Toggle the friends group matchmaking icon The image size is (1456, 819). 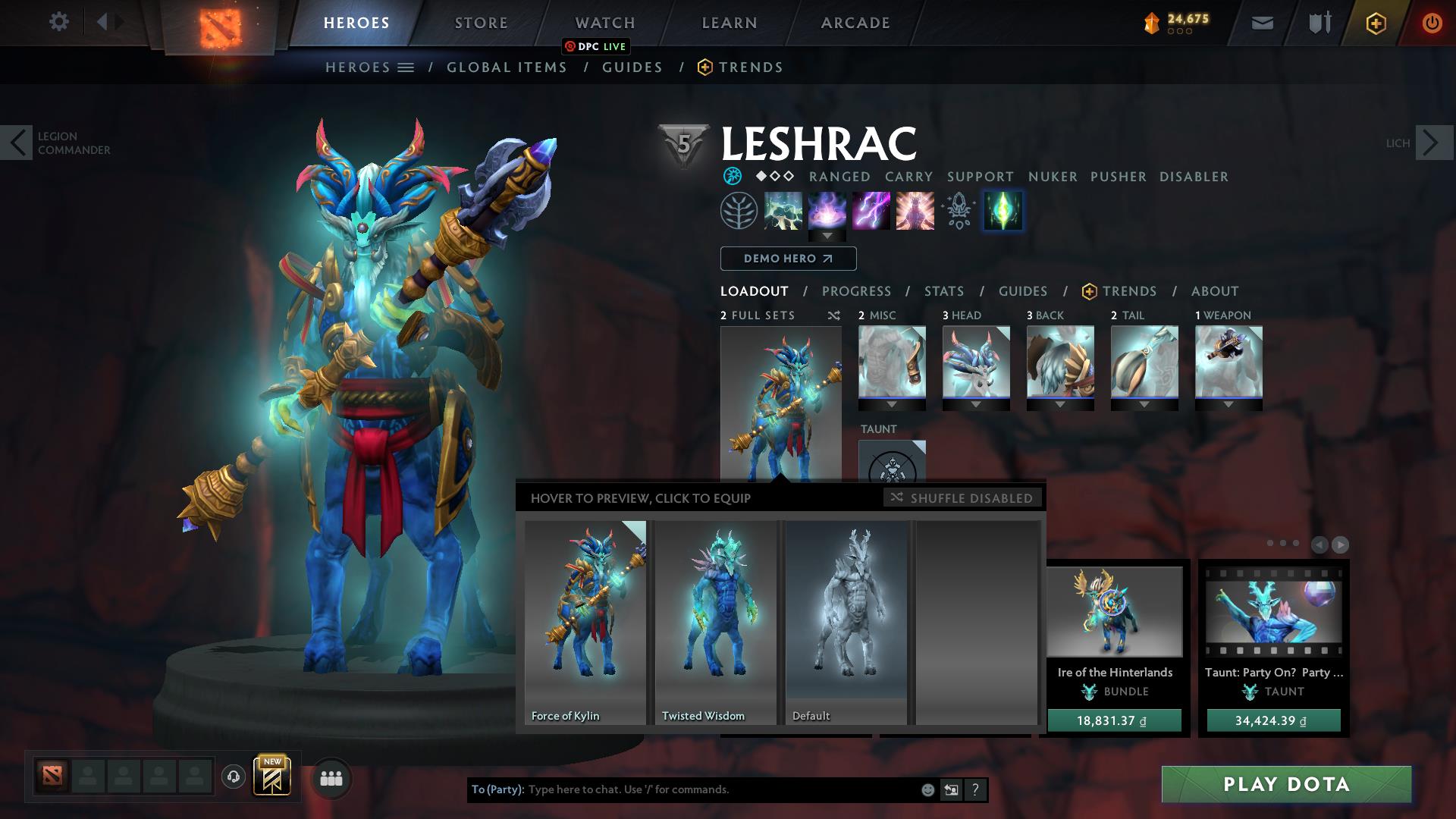(x=330, y=778)
